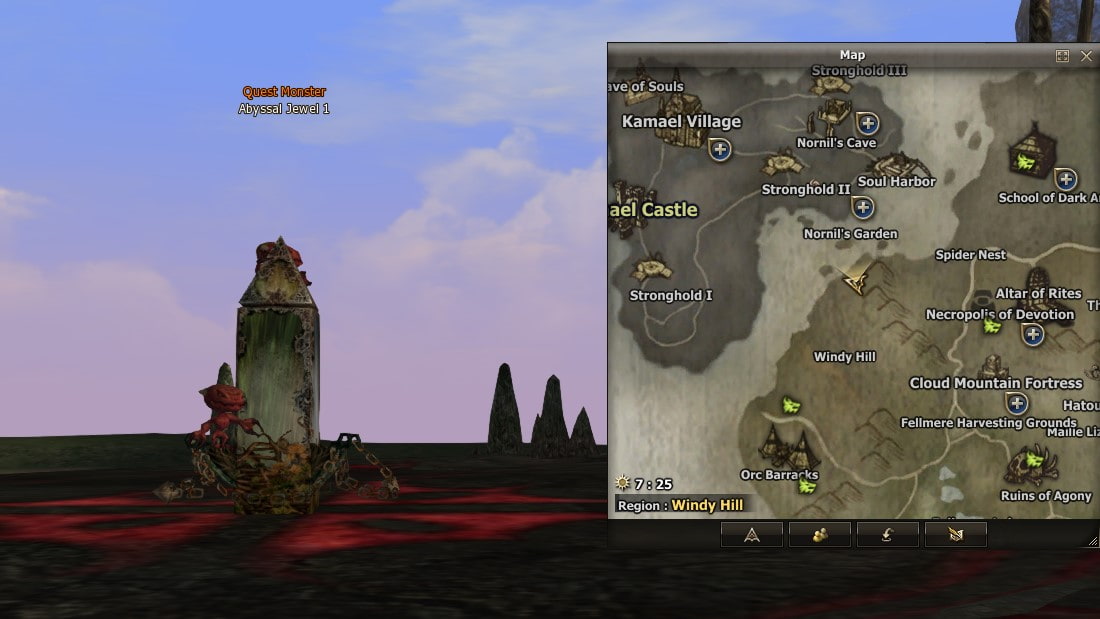The height and width of the screenshot is (619, 1100).
Task: Maximize the Map window
Action: [1062, 56]
